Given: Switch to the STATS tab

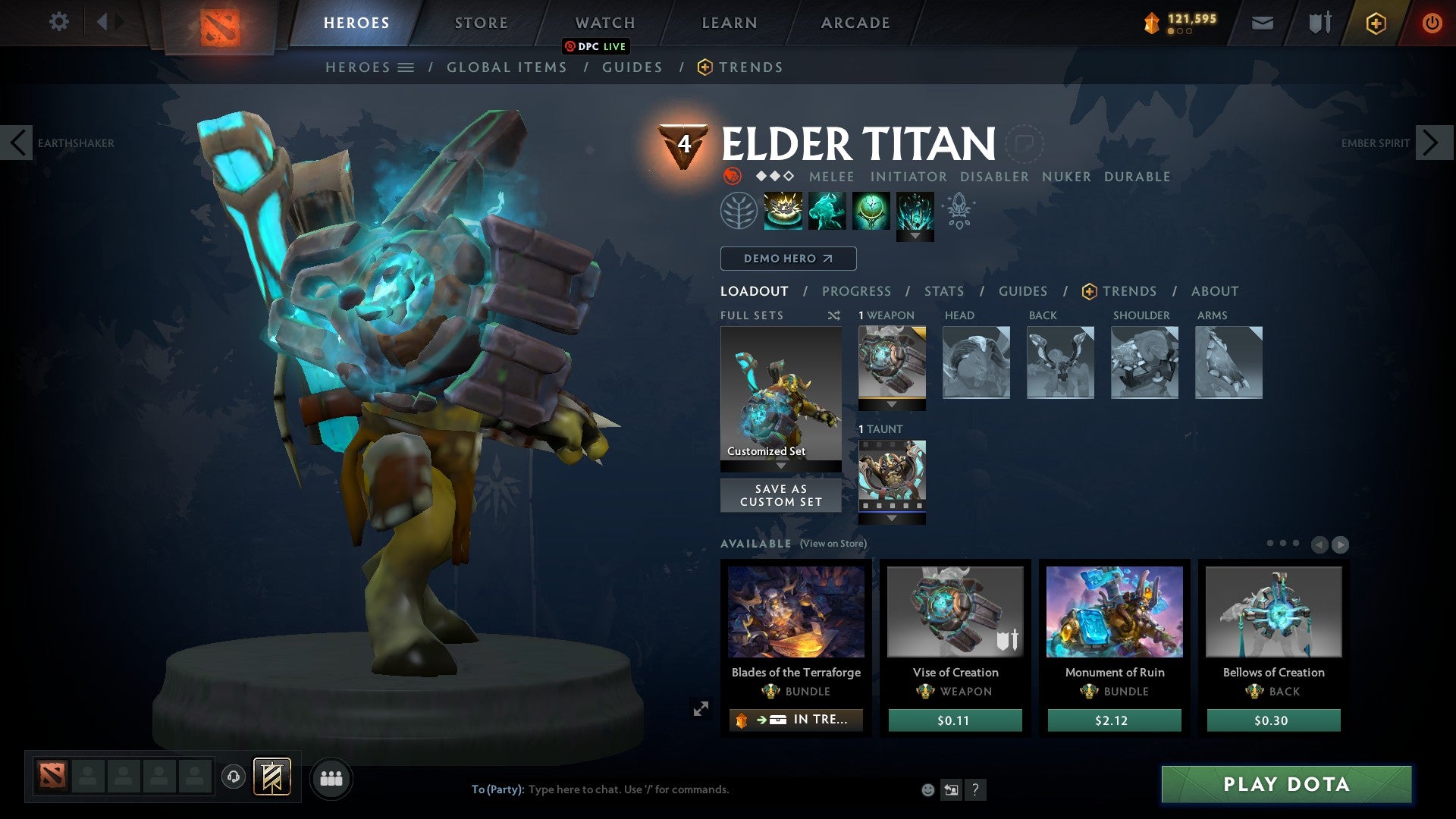Looking at the screenshot, I should [x=943, y=290].
